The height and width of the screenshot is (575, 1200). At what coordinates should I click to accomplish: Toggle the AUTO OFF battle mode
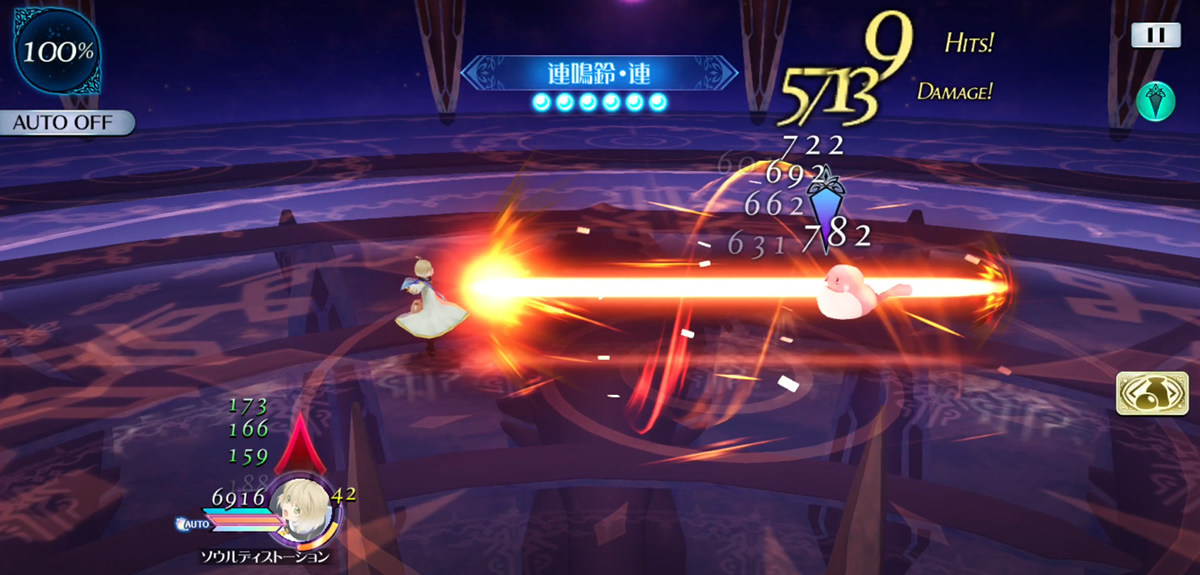66,123
